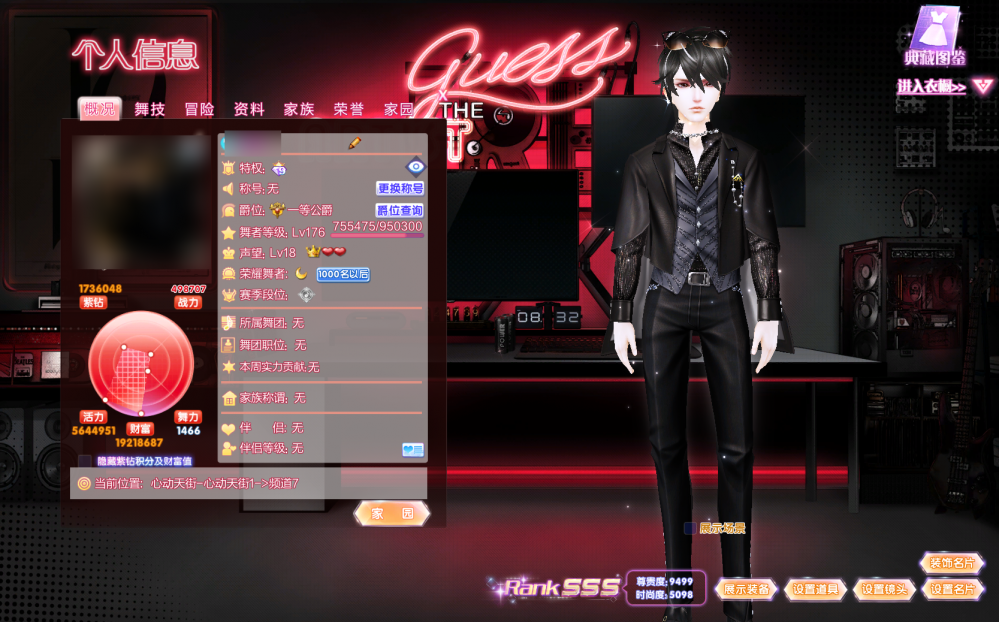Enter the wardrobe via 进入衣橱
The height and width of the screenshot is (622, 999).
(931, 88)
